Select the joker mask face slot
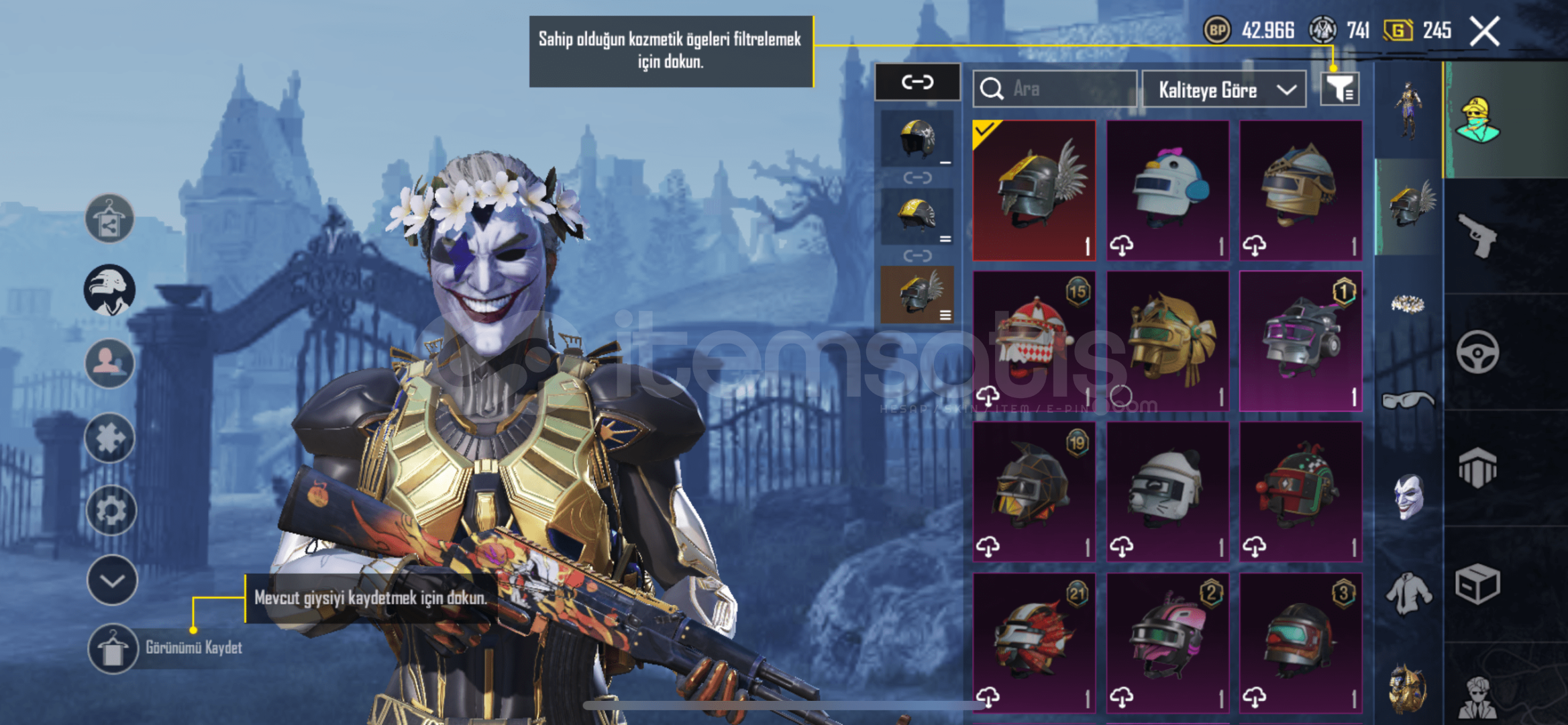 [x=1408, y=496]
